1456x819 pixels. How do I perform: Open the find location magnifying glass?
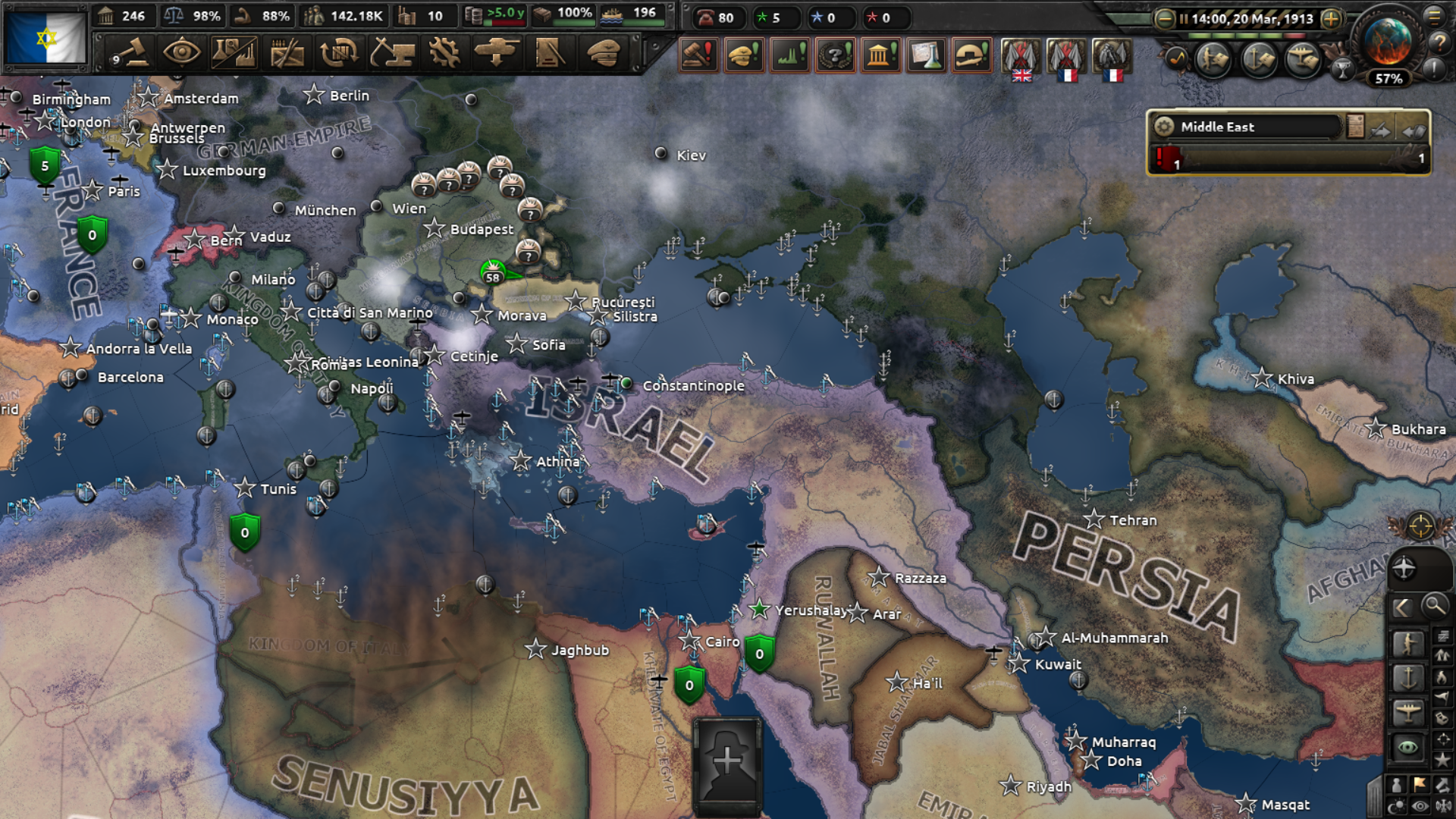coord(1434,606)
